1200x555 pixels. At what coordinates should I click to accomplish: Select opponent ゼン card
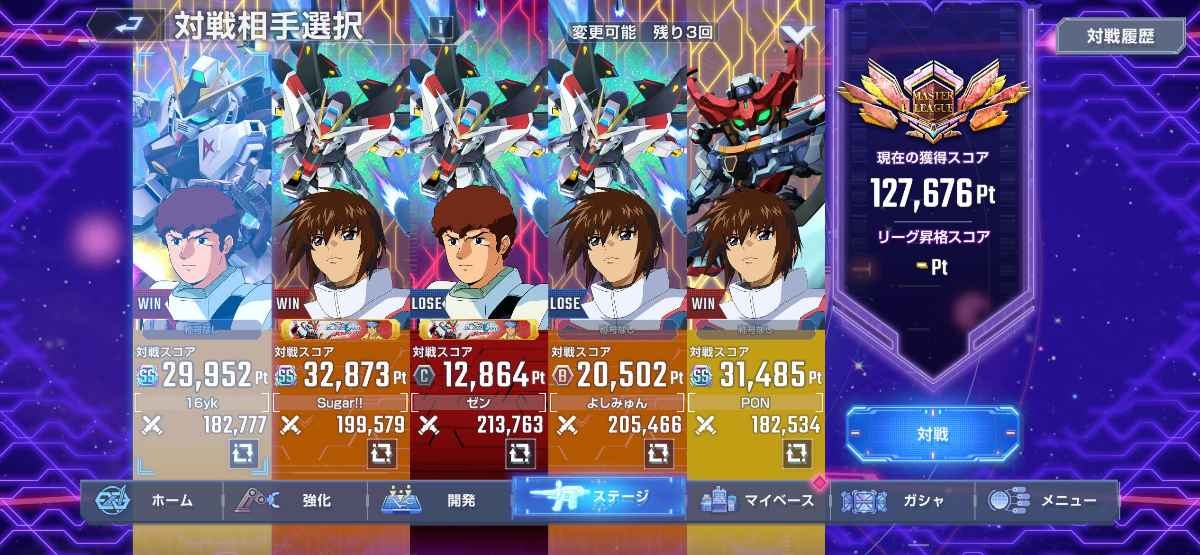tap(479, 220)
